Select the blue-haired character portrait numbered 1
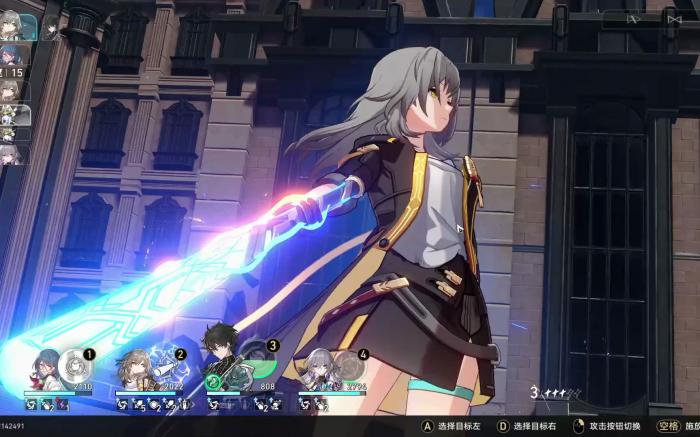The height and width of the screenshot is (437, 700). tap(45, 372)
